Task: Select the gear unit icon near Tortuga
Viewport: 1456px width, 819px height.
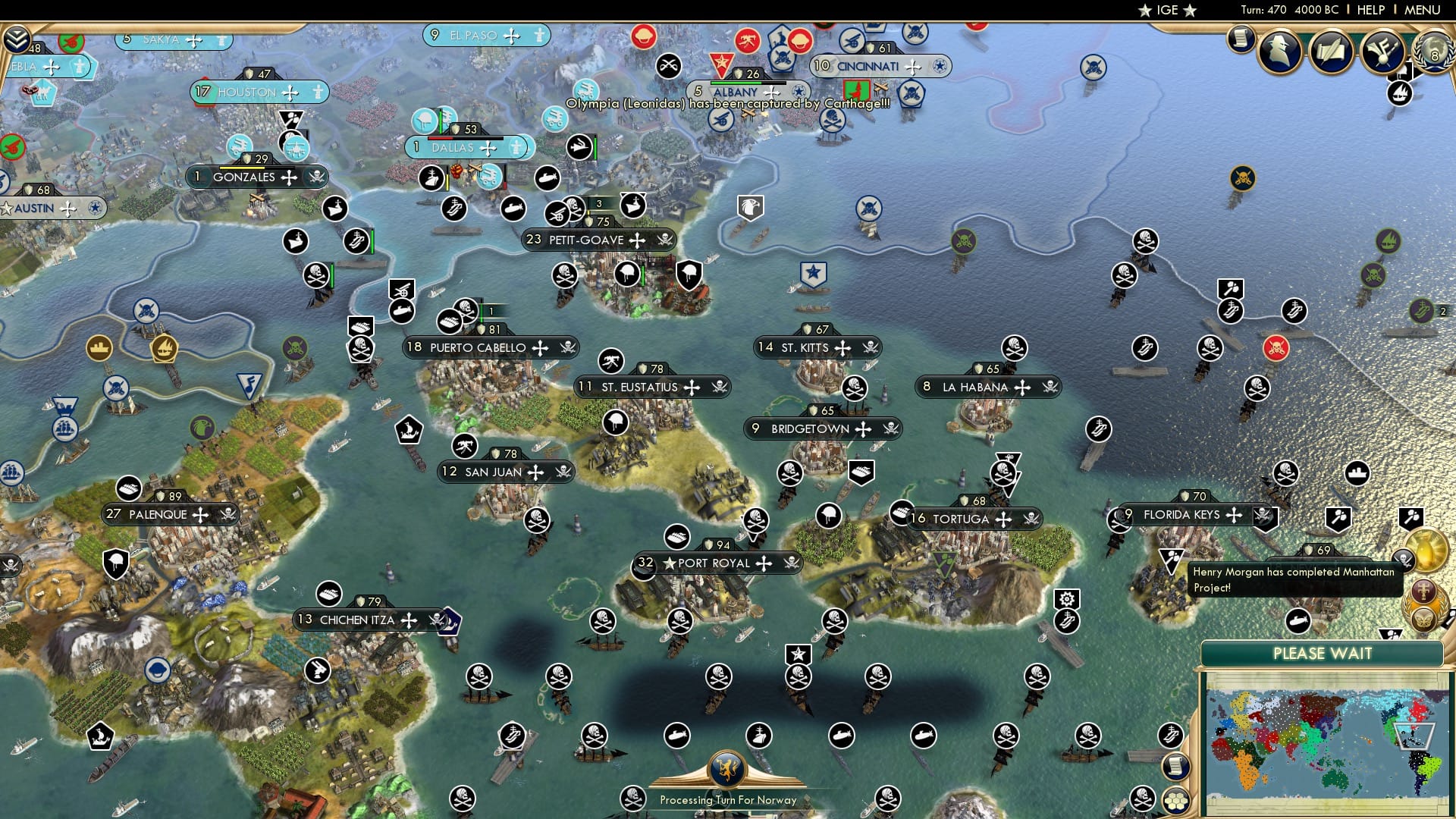Action: click(1067, 598)
